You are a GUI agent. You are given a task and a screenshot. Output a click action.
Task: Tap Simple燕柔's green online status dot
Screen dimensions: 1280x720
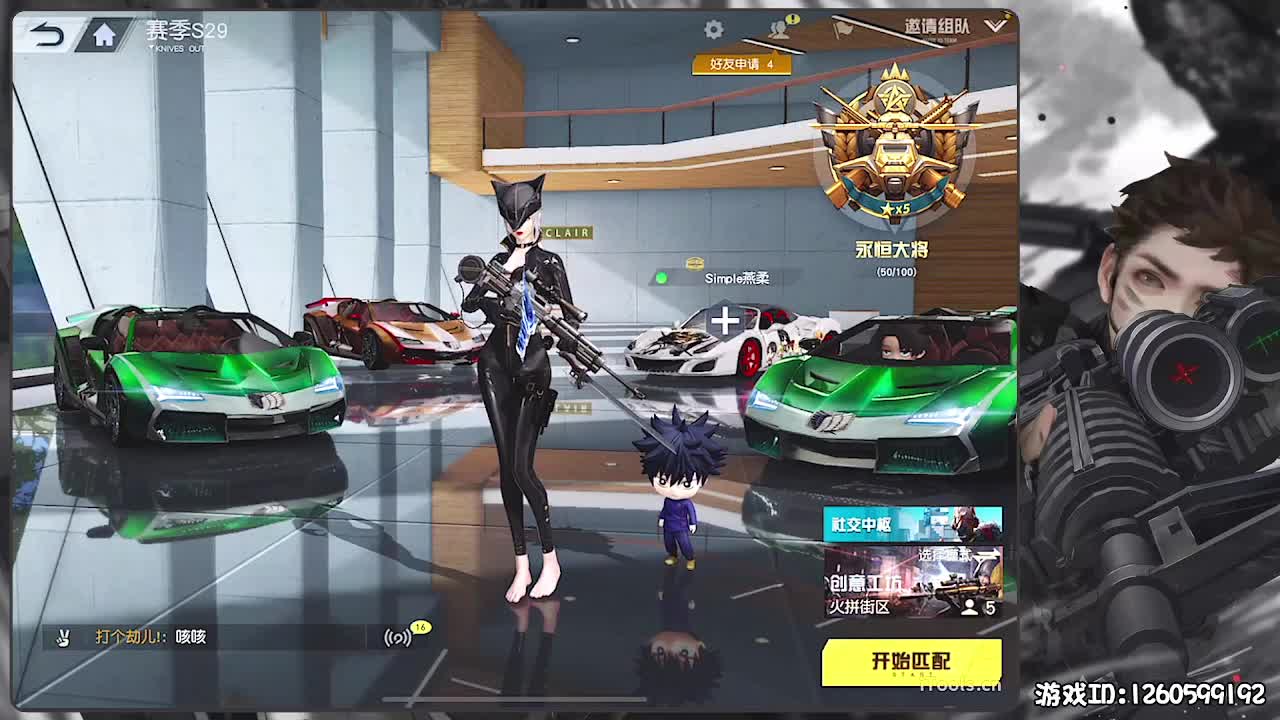[661, 277]
